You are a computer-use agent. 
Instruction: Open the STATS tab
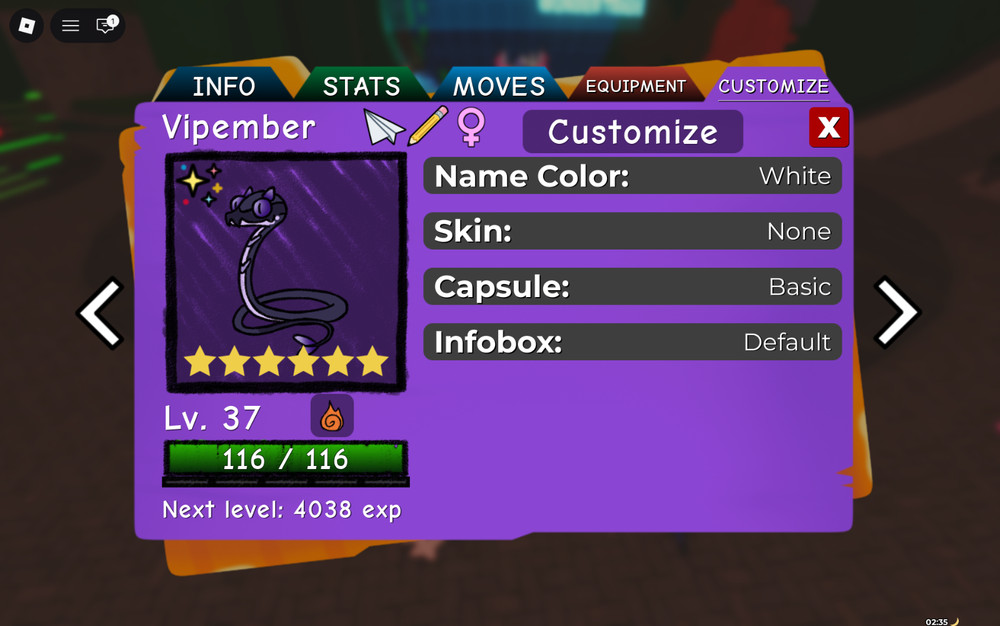[361, 86]
